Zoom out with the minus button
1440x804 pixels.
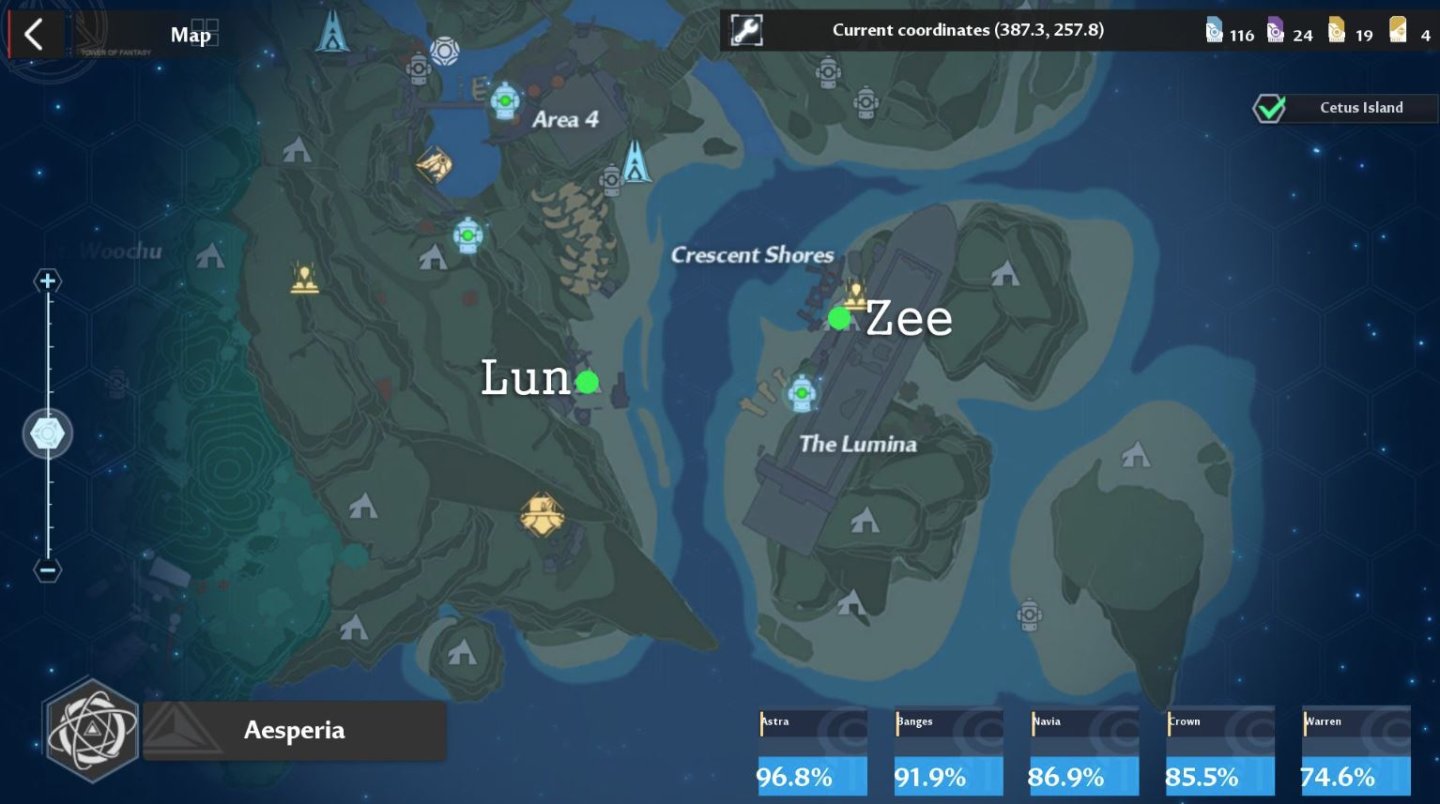point(47,570)
